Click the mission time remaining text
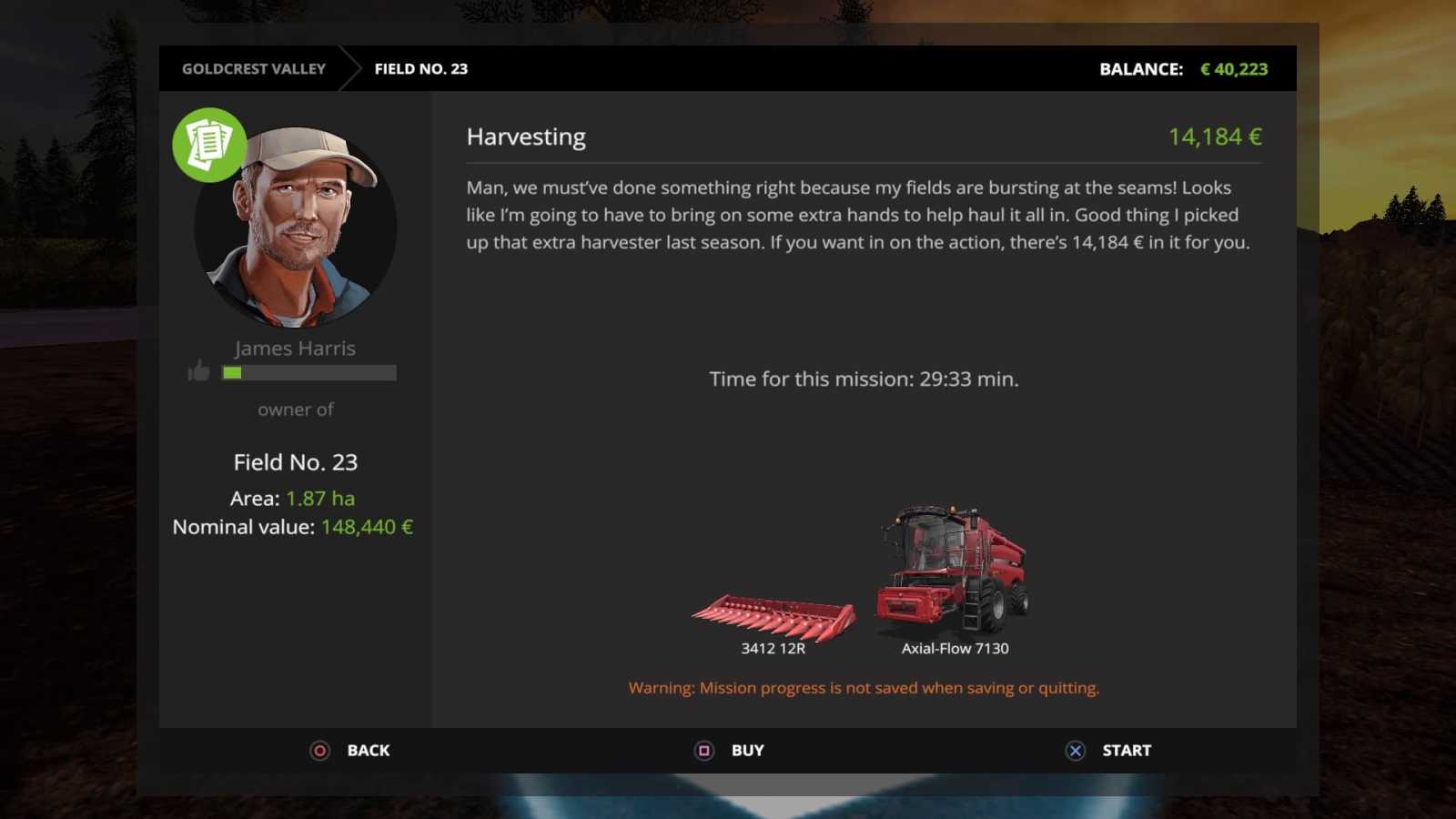Viewport: 1456px width, 819px height. [x=864, y=379]
